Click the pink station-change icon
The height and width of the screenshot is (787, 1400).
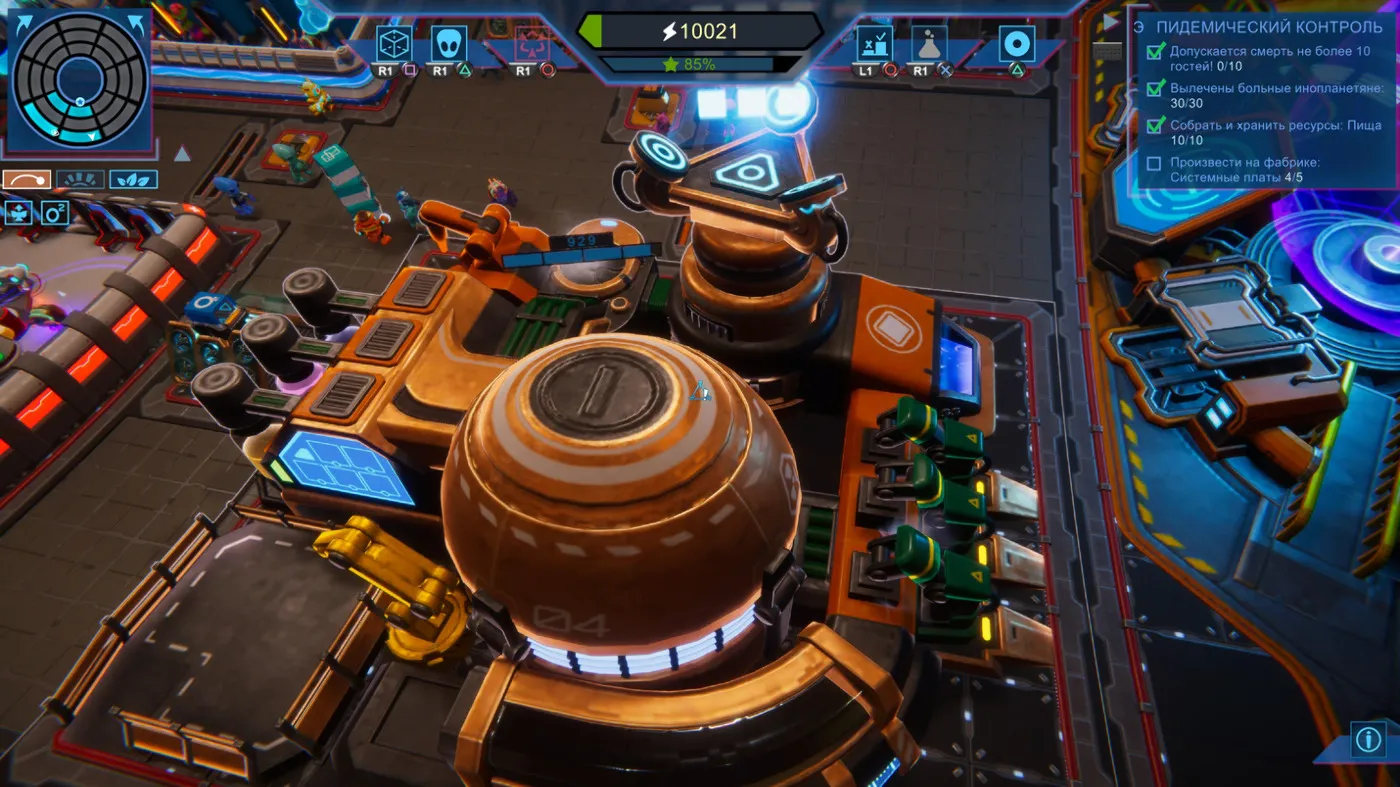pos(531,44)
